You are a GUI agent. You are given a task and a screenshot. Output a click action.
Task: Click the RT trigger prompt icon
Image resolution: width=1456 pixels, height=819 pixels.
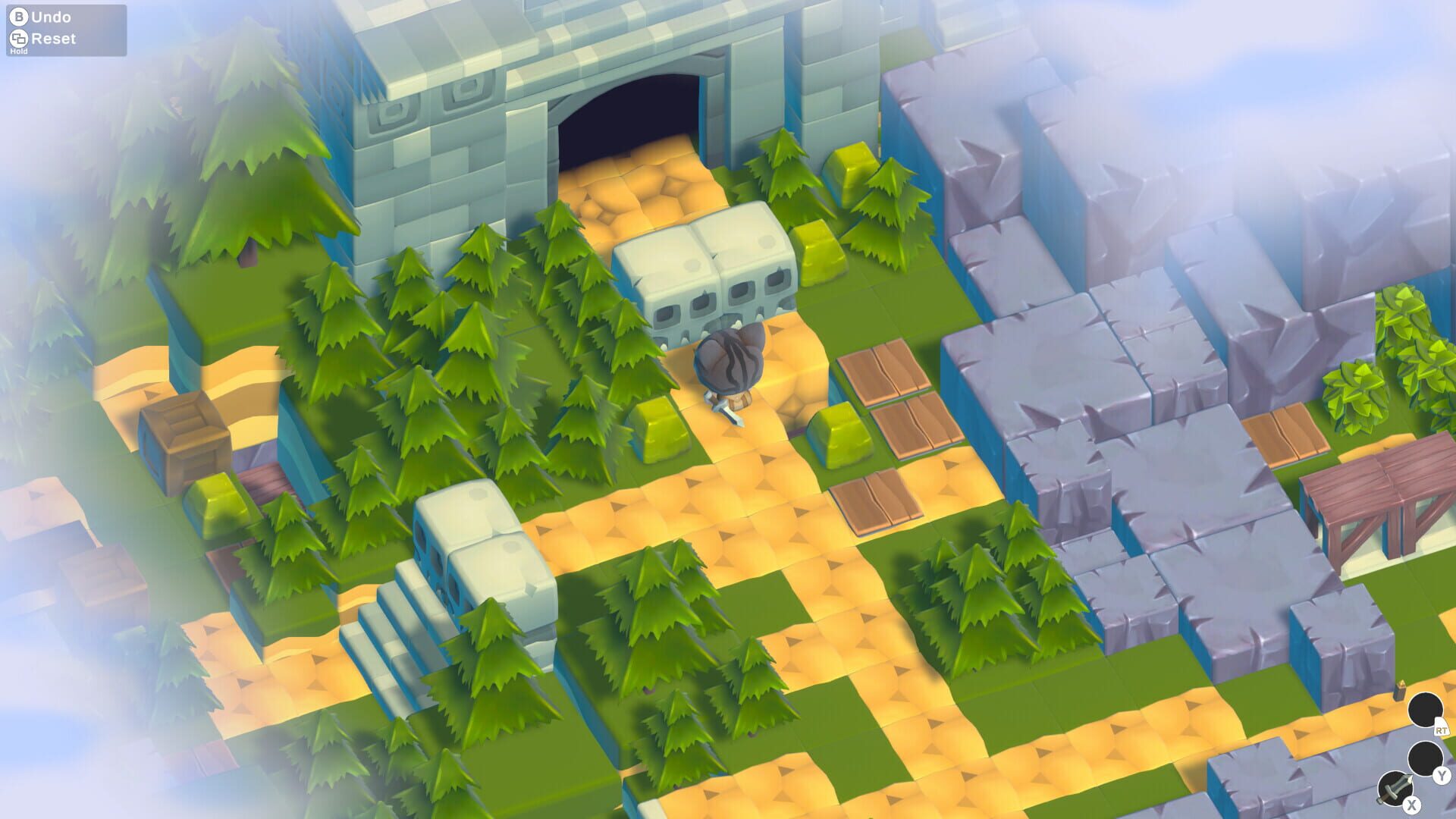tap(1442, 730)
